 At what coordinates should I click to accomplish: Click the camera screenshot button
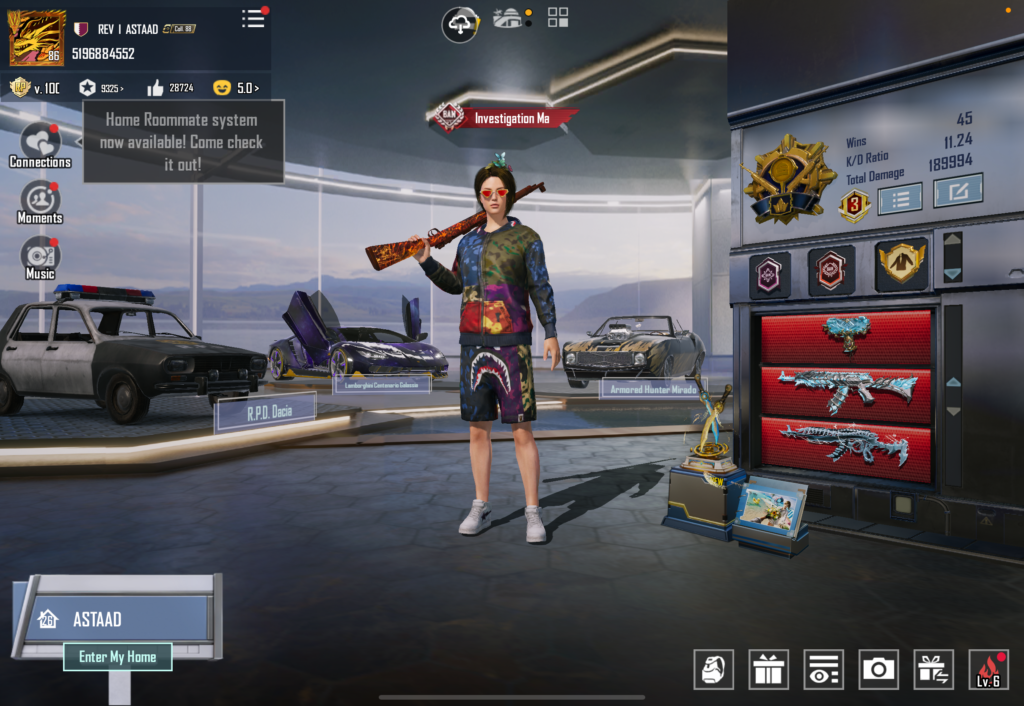(x=878, y=669)
